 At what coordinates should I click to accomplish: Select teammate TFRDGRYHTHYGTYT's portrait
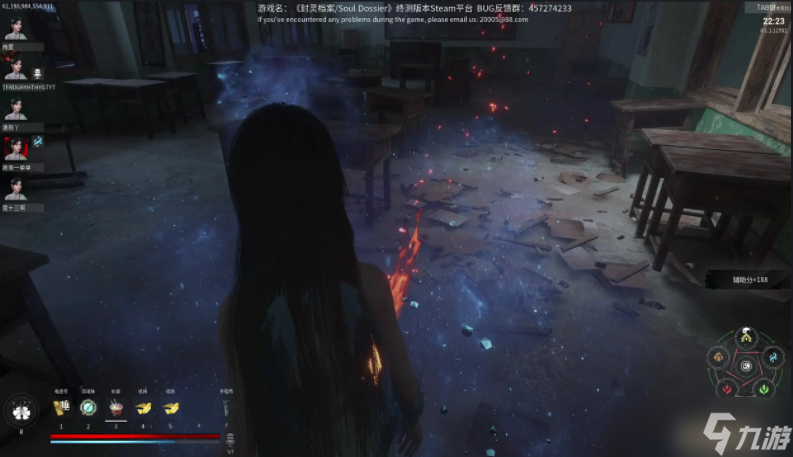(15, 68)
